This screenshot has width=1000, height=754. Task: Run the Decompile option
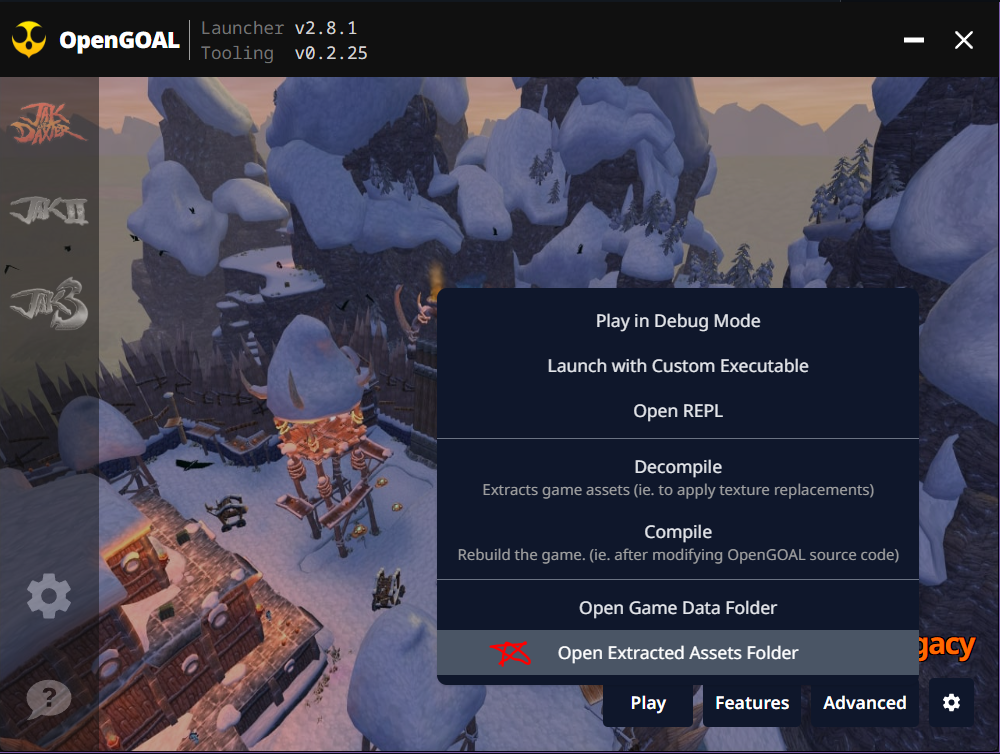tap(678, 477)
